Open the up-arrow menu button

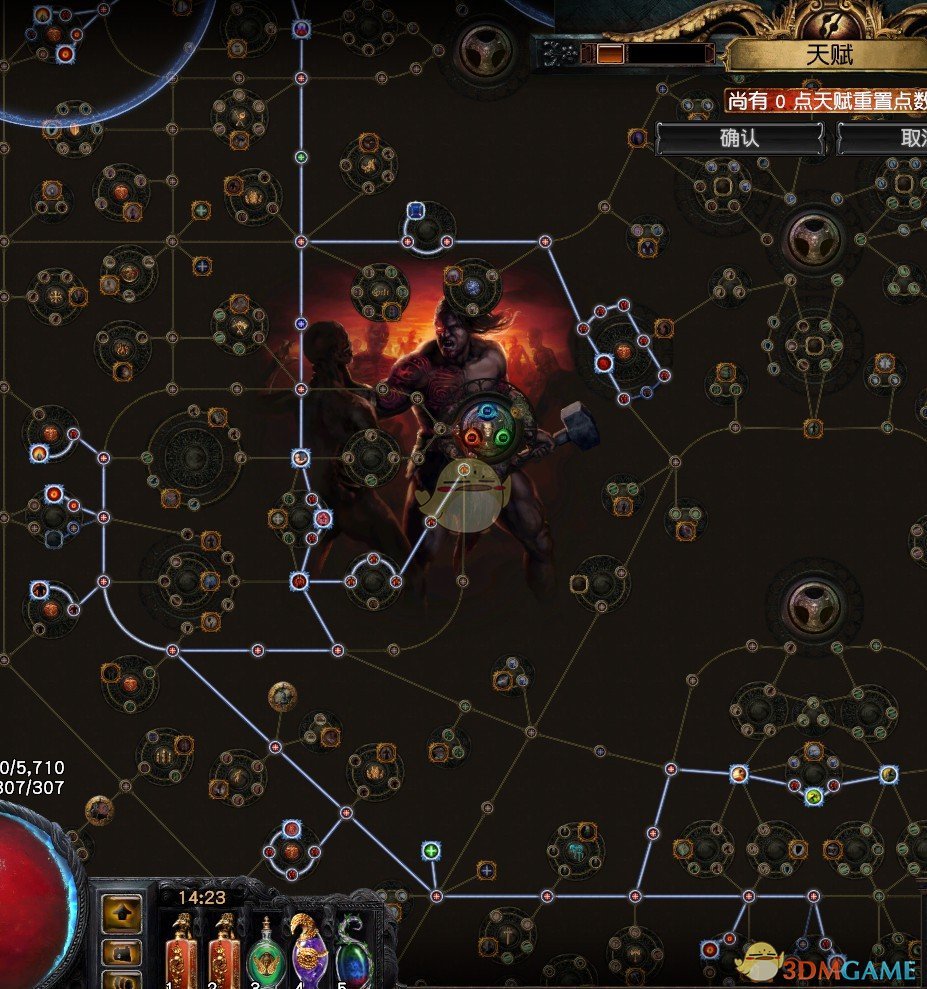[x=122, y=911]
